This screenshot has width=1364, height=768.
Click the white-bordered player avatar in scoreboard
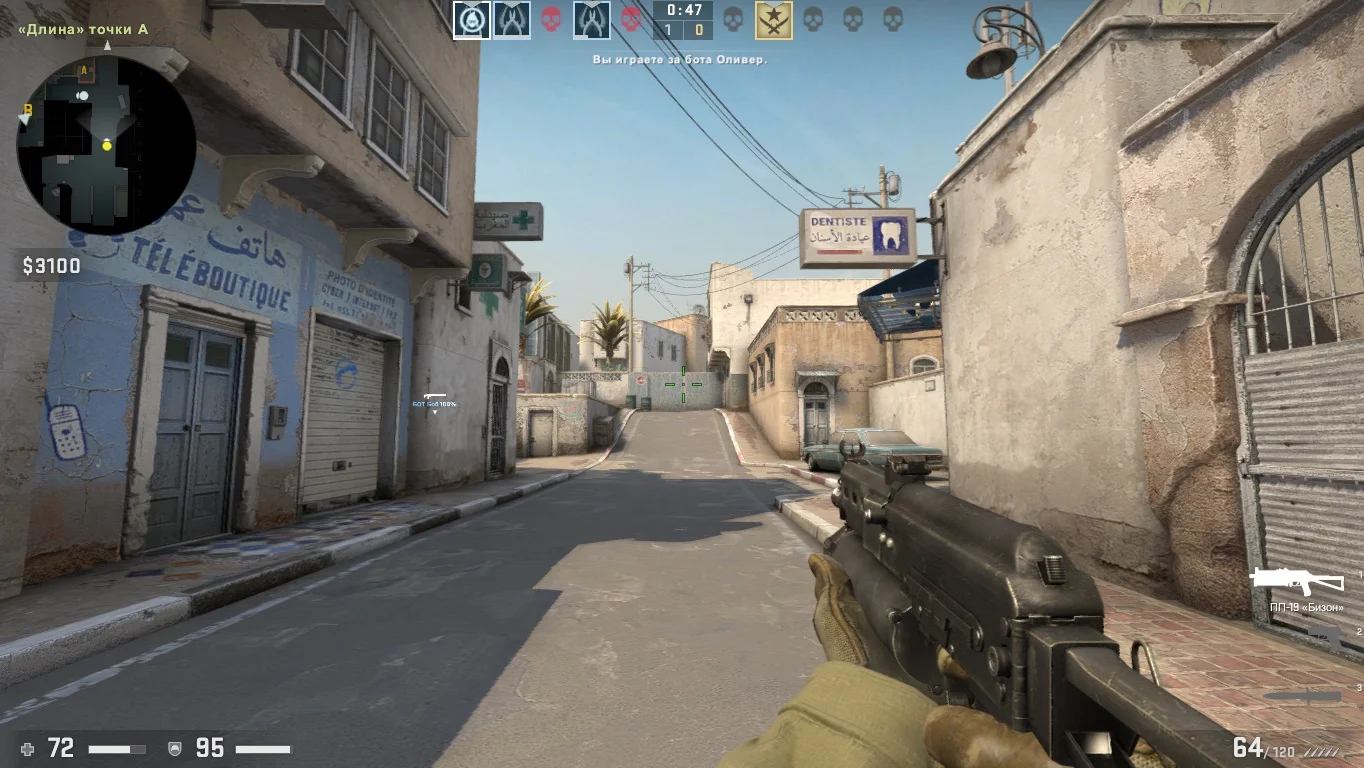point(472,20)
